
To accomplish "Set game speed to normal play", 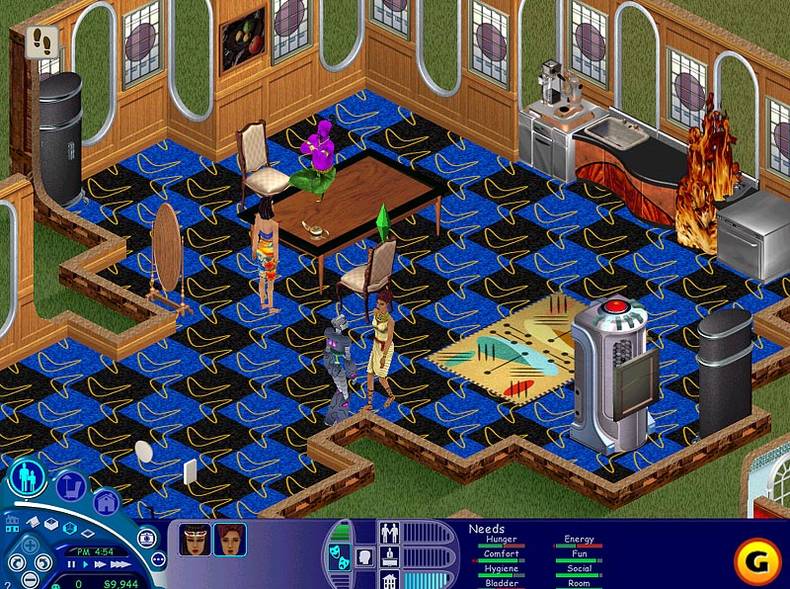I will [86, 565].
